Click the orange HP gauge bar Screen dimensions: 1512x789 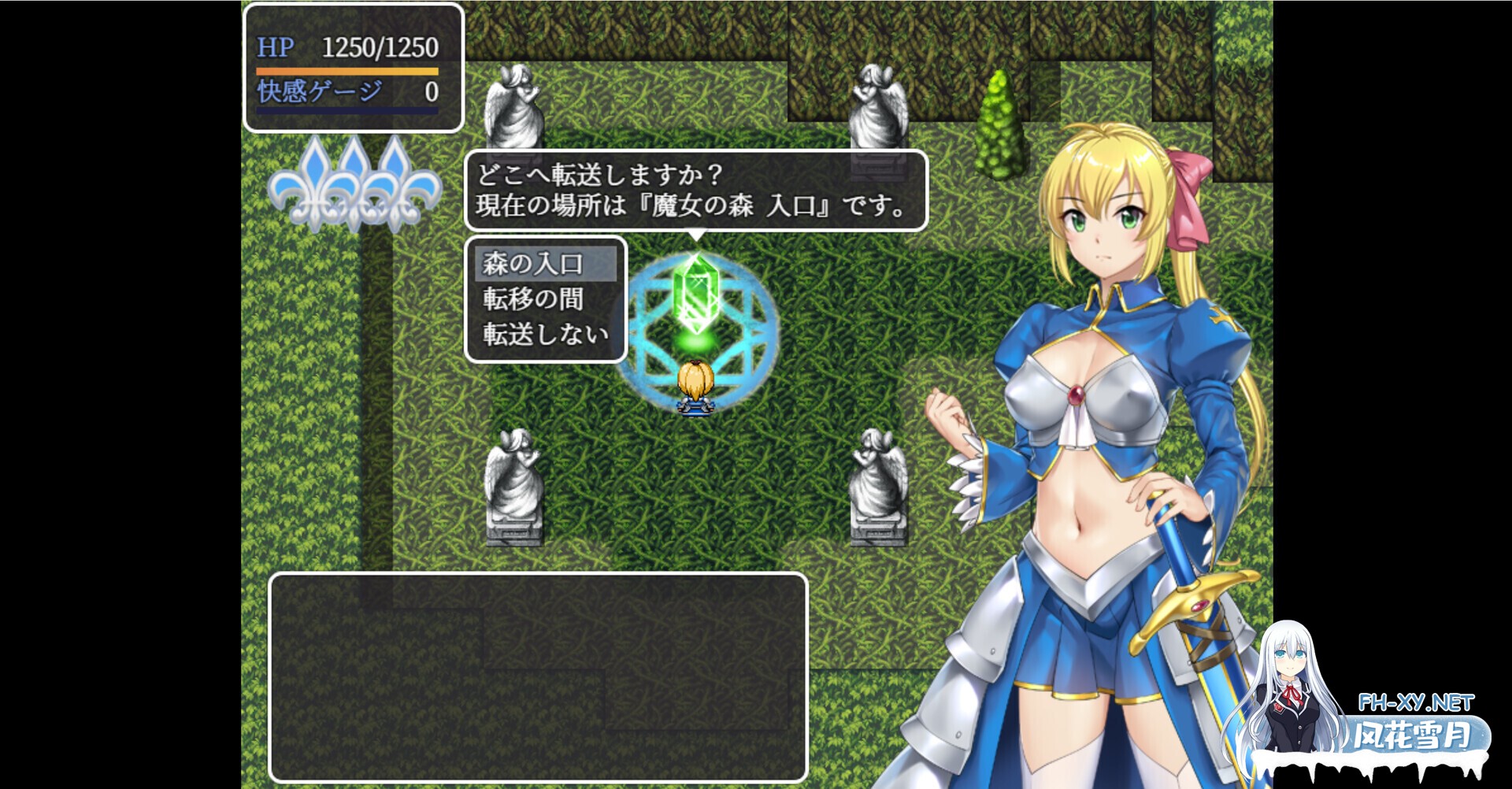pos(346,71)
